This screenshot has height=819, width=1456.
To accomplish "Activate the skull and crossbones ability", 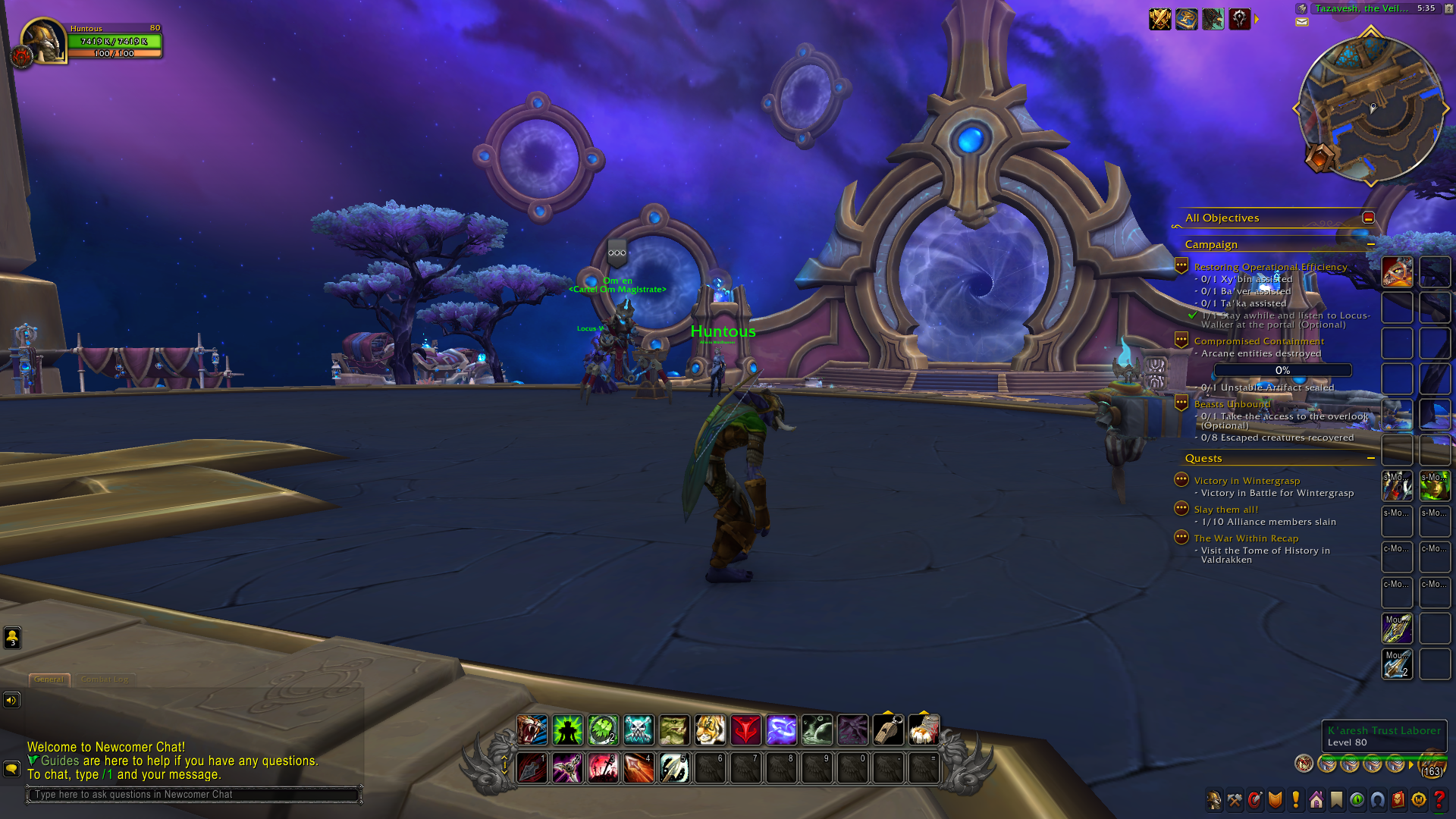I will point(639,730).
